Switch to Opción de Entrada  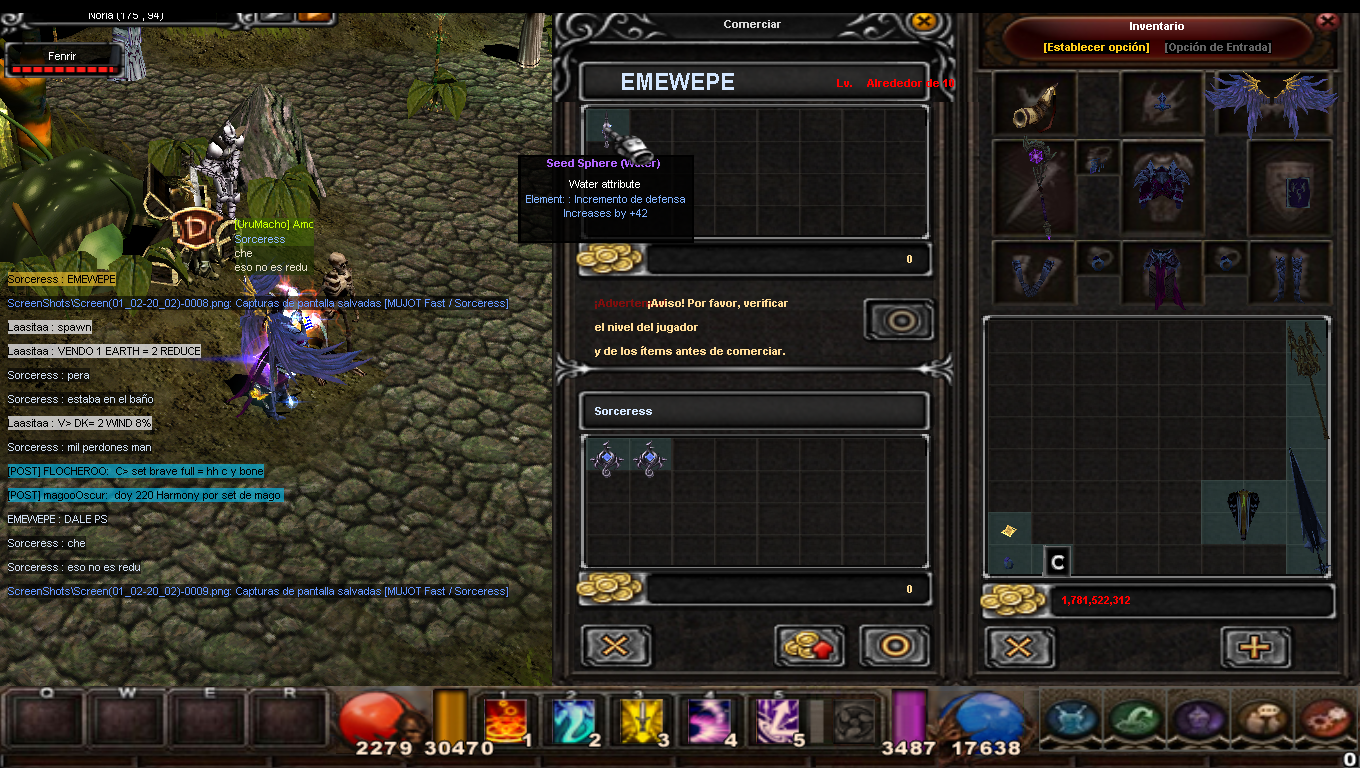(1218, 47)
